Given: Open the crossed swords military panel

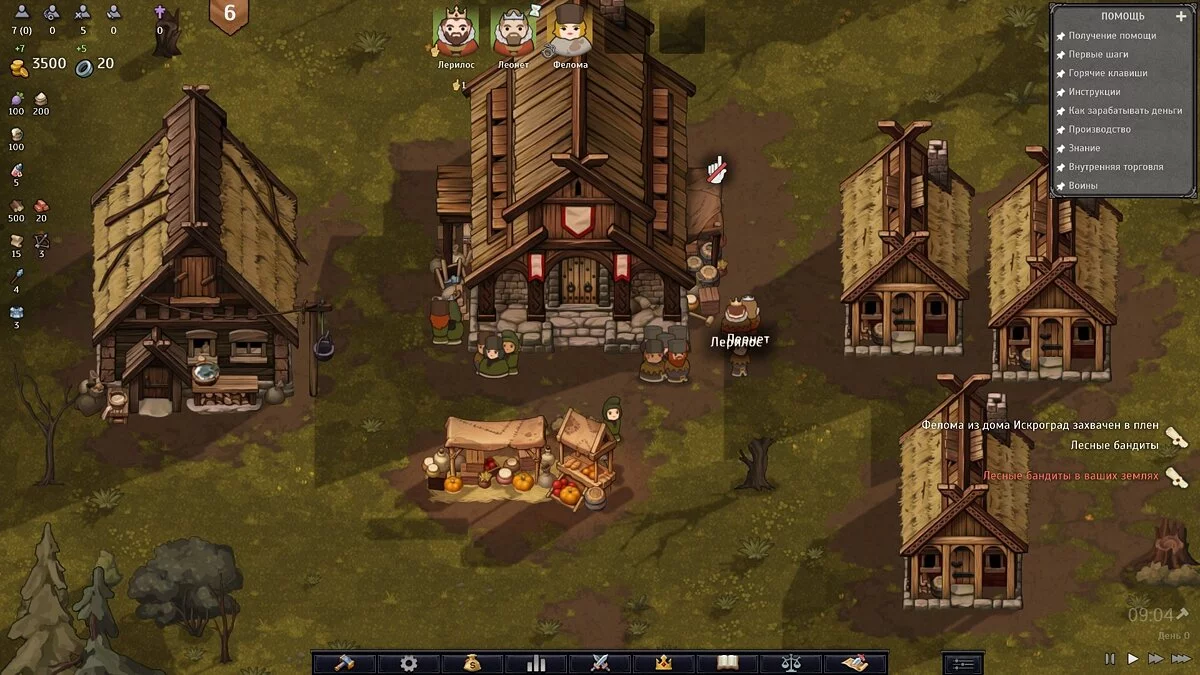Looking at the screenshot, I should click(x=599, y=663).
